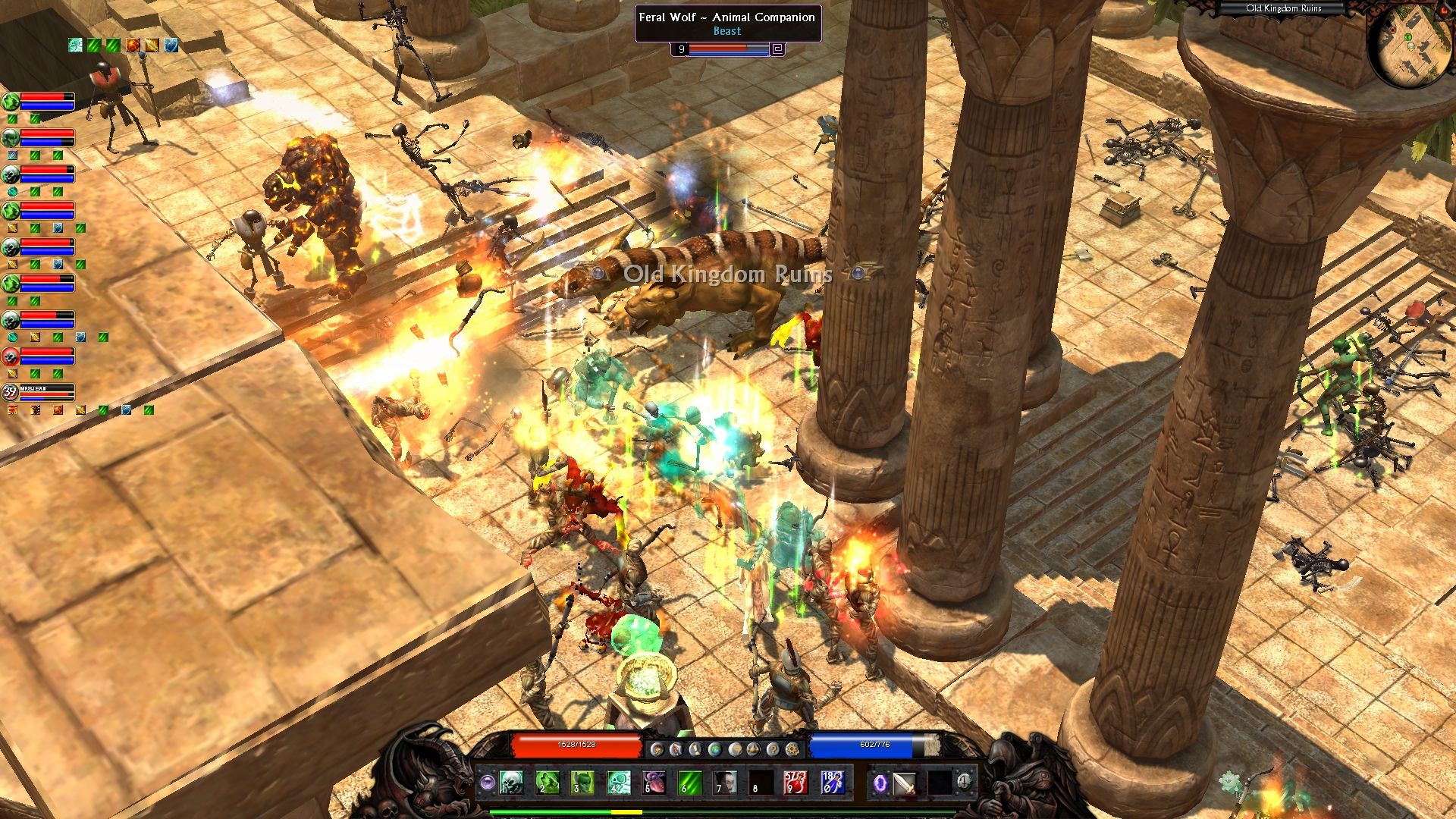Viewport: 1456px width, 819px height.
Task: Select the red skull pet portrait
Action: coord(11,356)
